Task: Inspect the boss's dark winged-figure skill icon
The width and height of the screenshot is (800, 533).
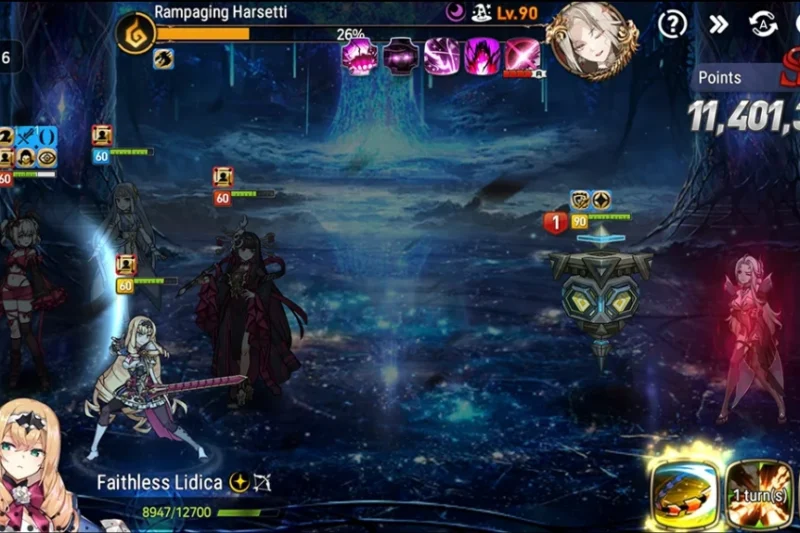Action: point(482,56)
